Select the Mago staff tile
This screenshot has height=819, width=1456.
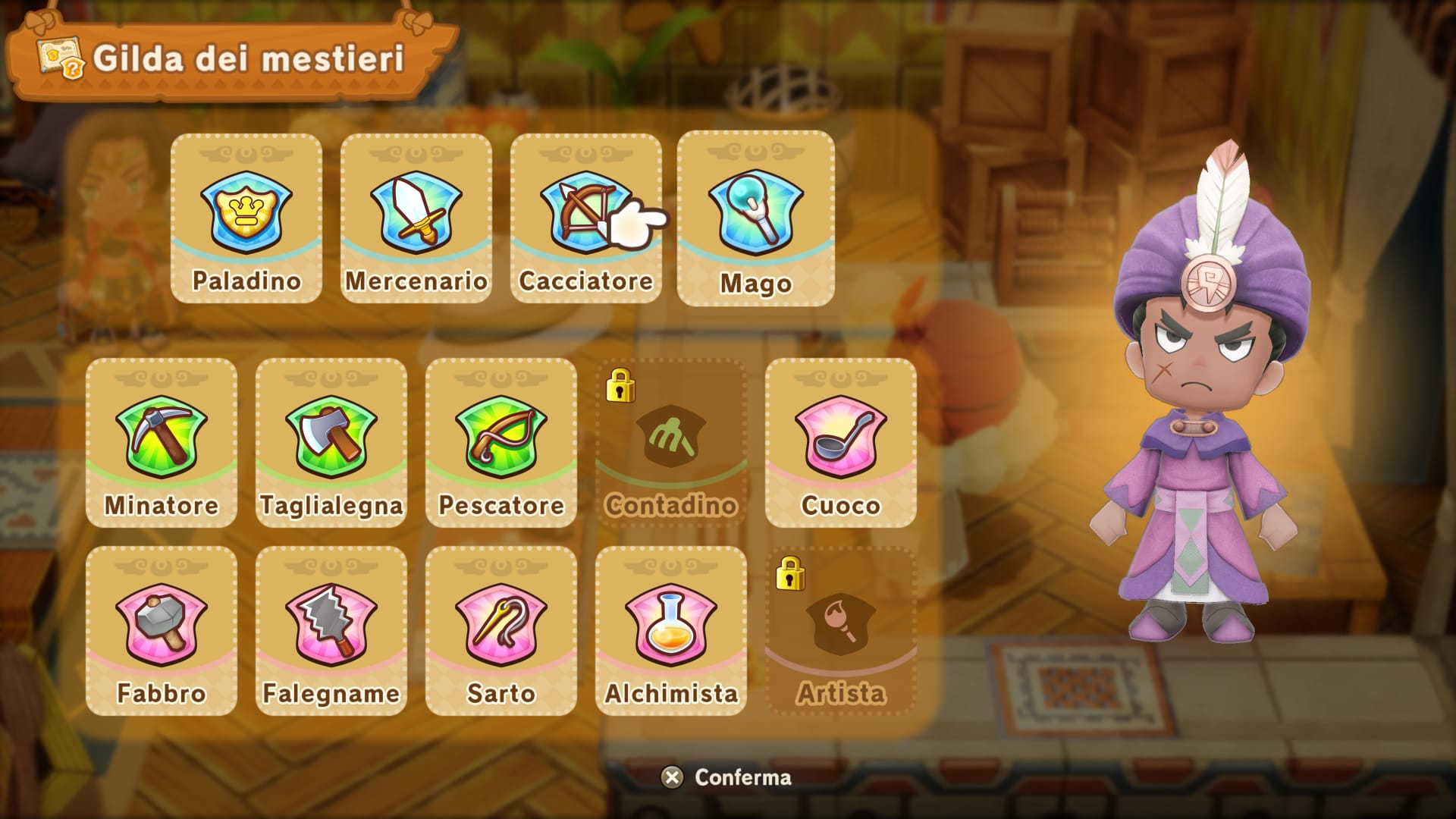pos(756,218)
